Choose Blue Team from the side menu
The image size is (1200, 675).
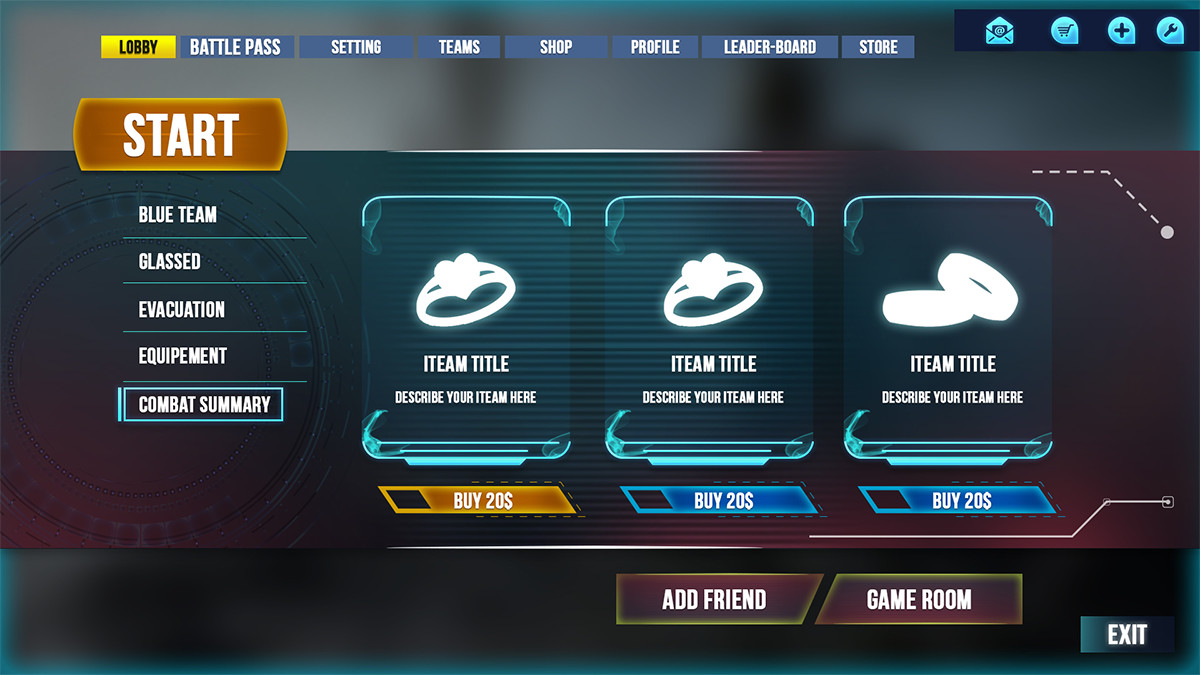[178, 215]
